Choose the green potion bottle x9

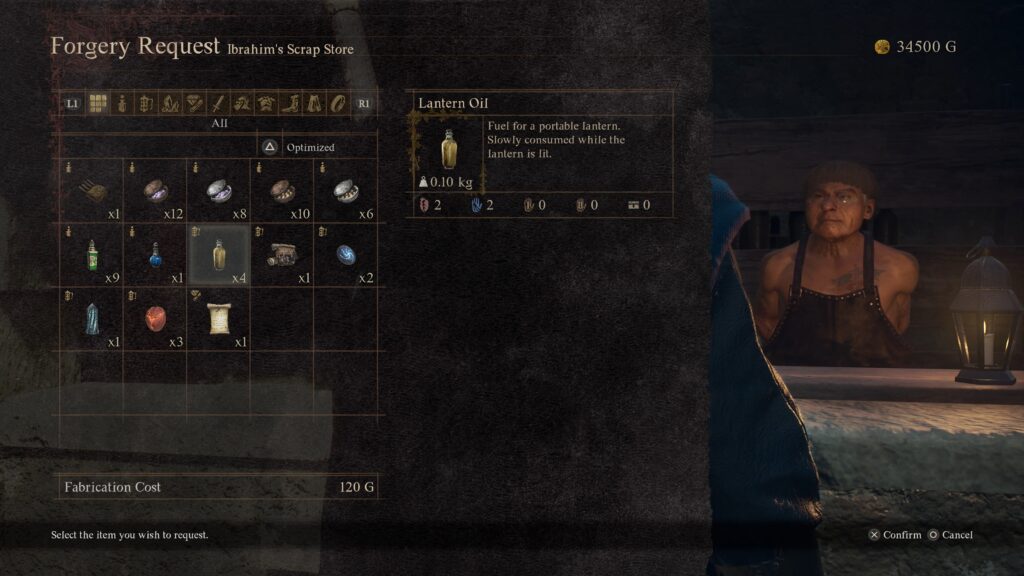[x=92, y=254]
